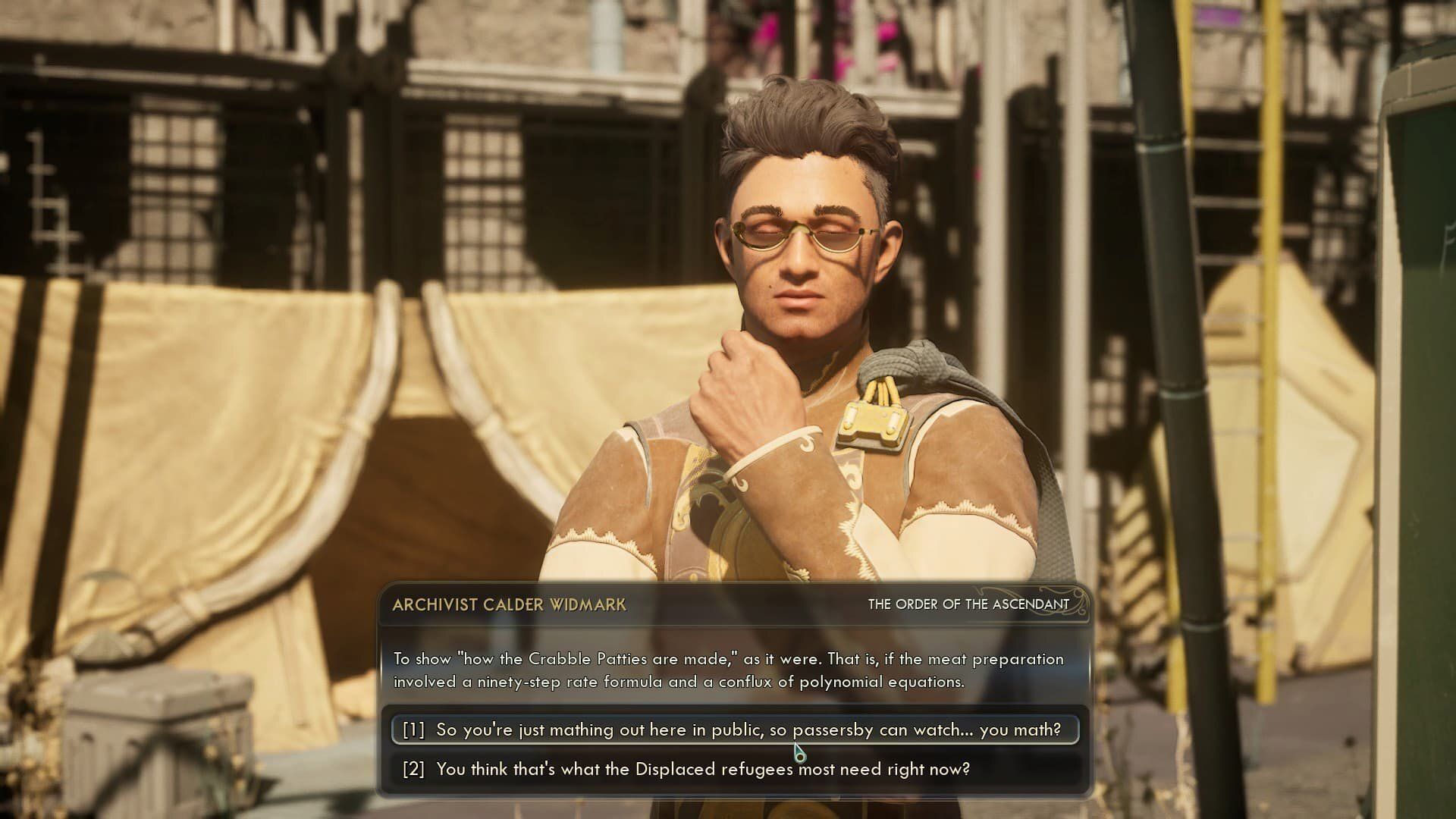Select the Displaced refugees dialogue option
Image resolution: width=1456 pixels, height=819 pixels.
[x=703, y=769]
